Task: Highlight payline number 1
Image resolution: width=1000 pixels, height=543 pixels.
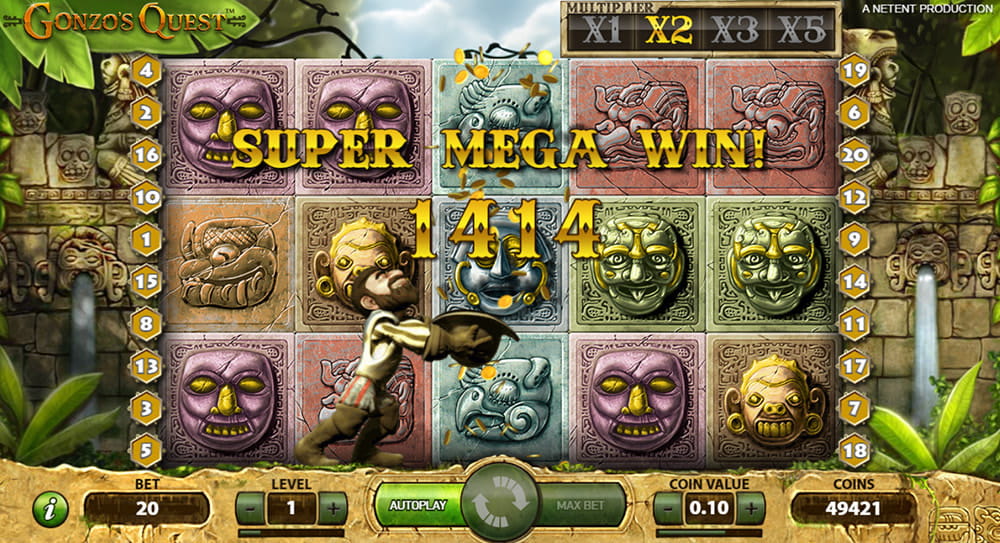Action: click(x=146, y=239)
